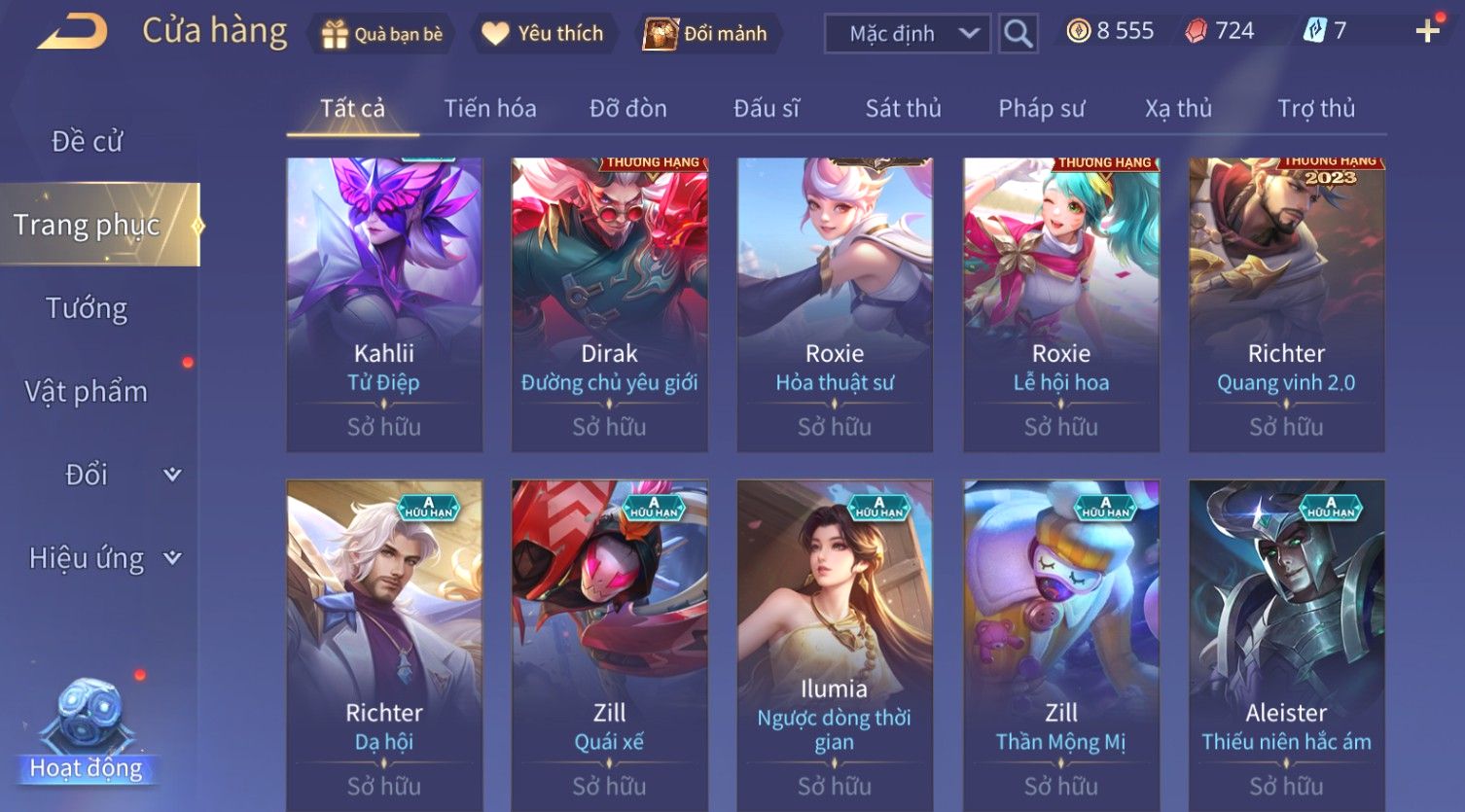
Task: Add currency with the plus button
Action: (x=1427, y=32)
